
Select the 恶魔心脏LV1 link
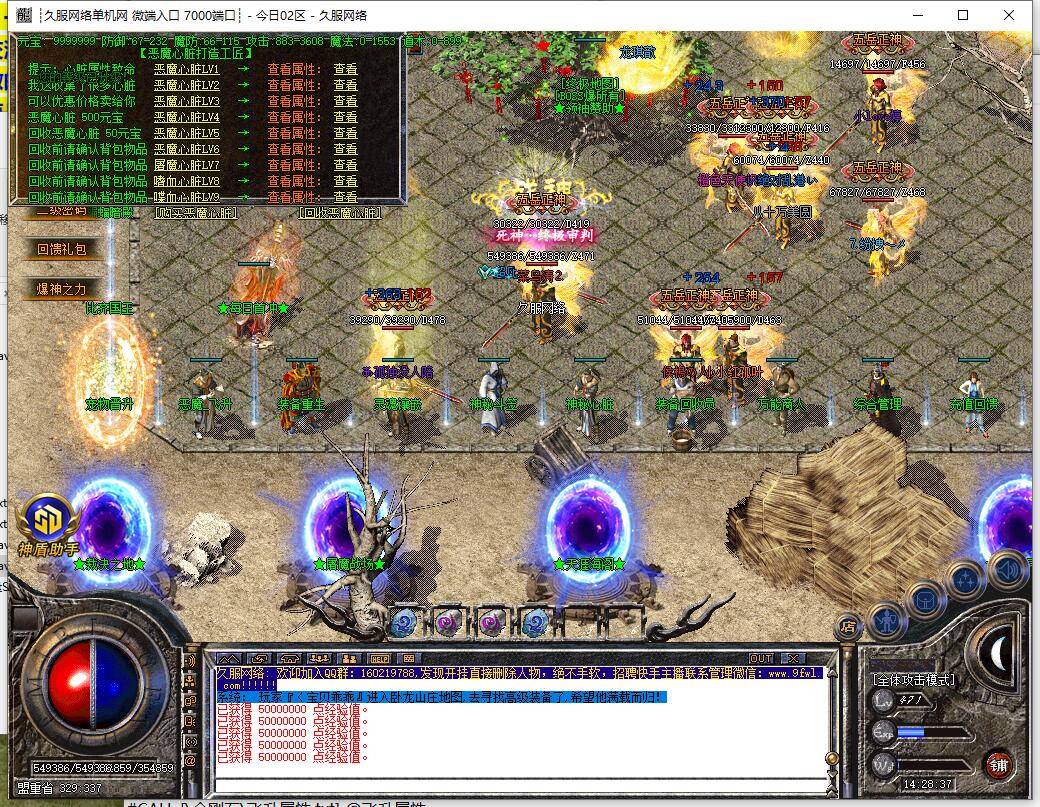coord(186,70)
